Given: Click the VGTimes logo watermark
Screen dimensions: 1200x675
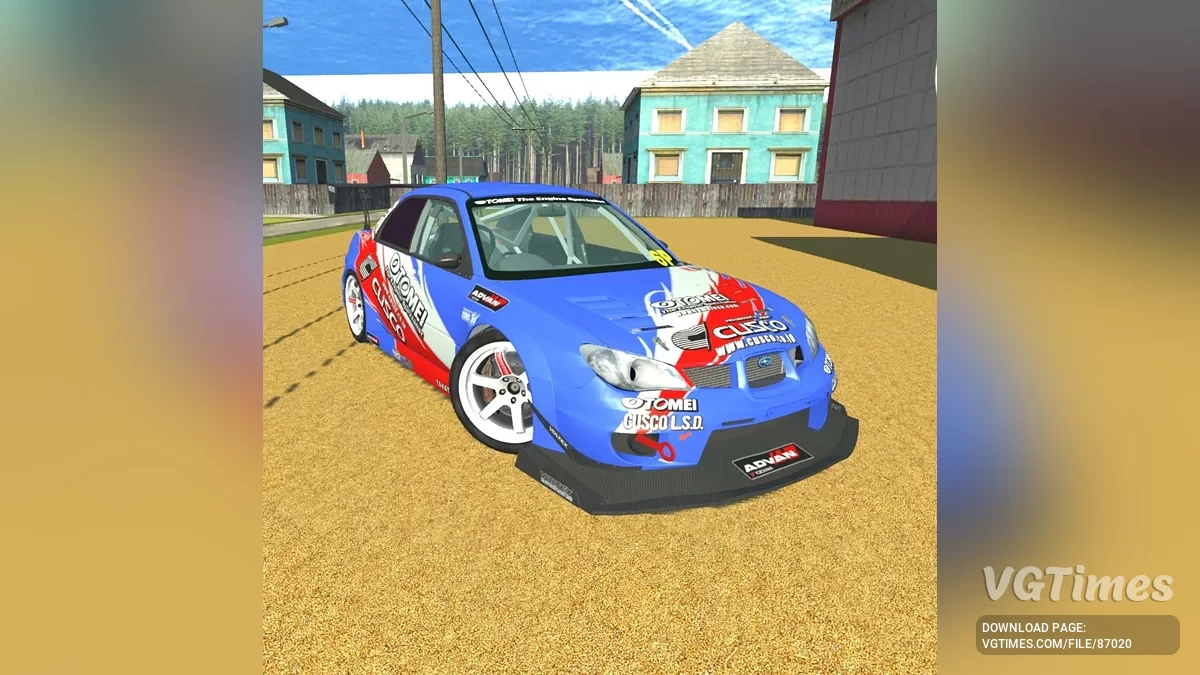Looking at the screenshot, I should click(1077, 584).
